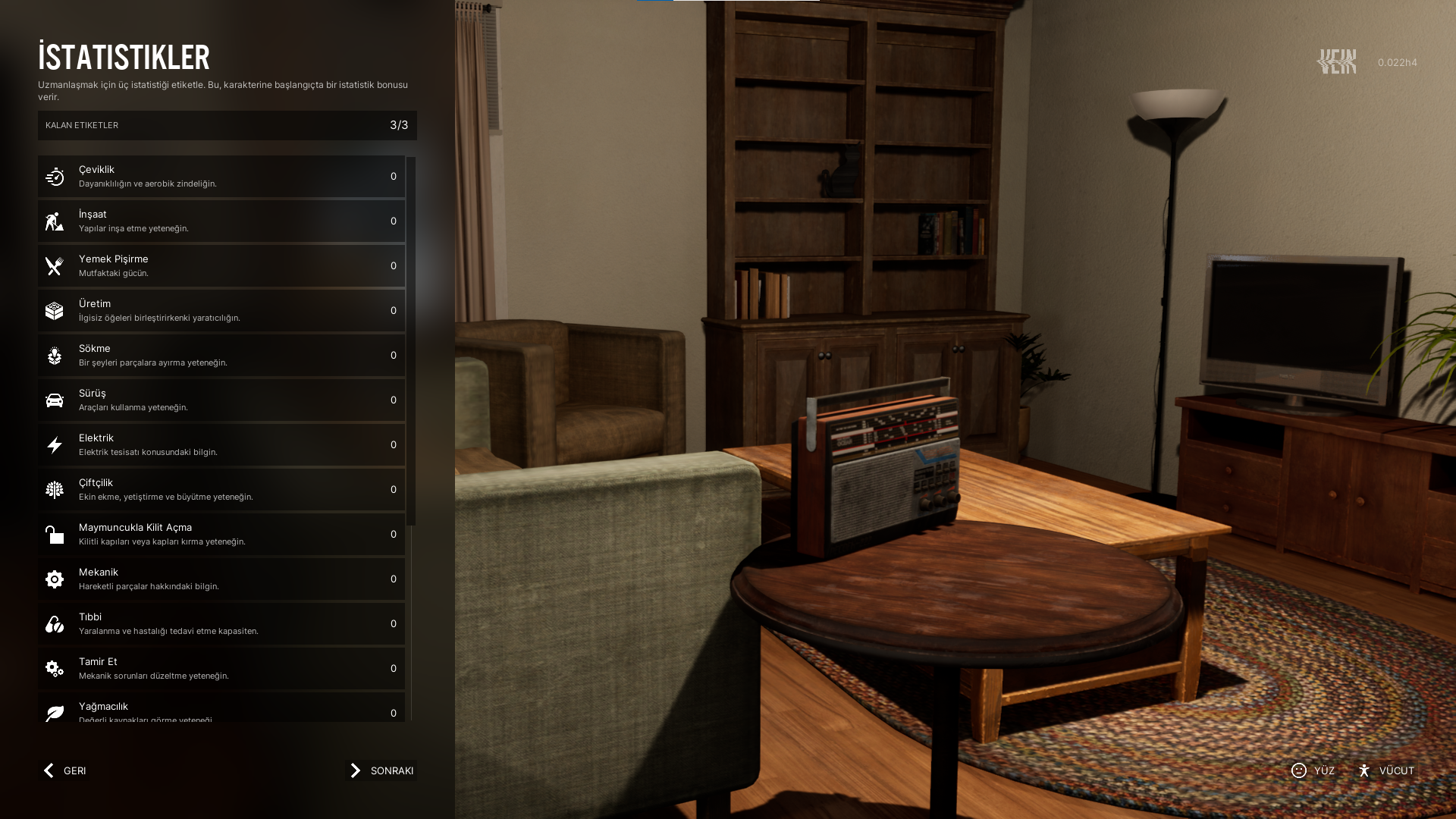The width and height of the screenshot is (1456, 819).
Task: Choose the Tamir Et stat
Action: point(221,669)
